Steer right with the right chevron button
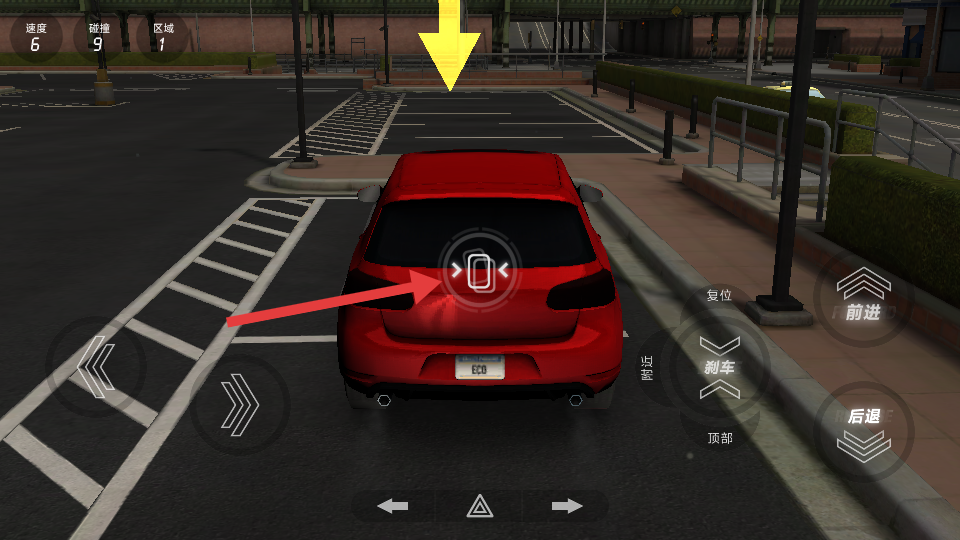Image resolution: width=960 pixels, height=540 pixels. tap(240, 404)
